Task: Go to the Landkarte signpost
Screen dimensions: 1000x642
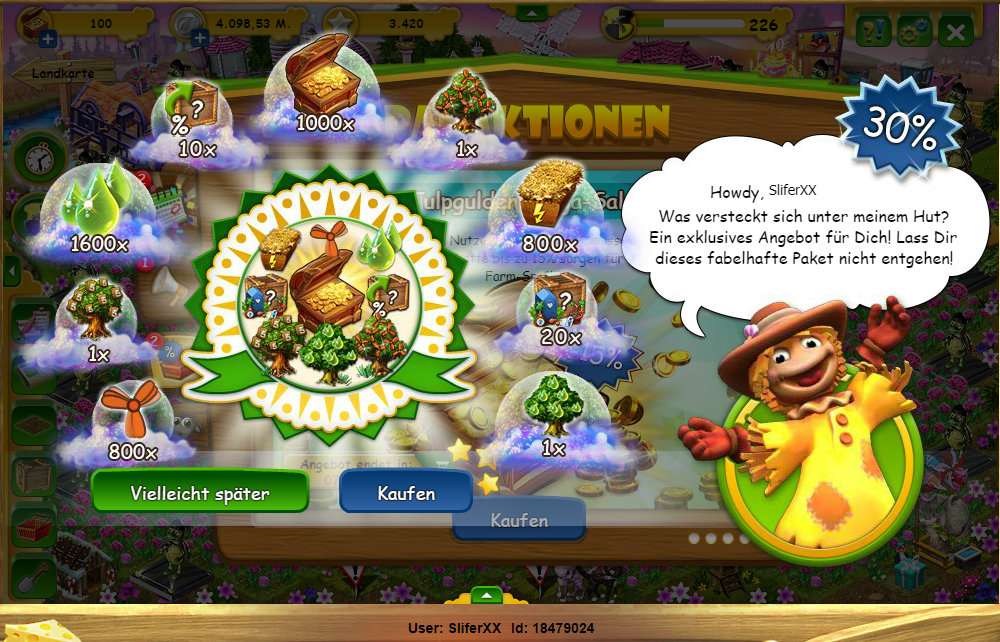Action: click(54, 73)
